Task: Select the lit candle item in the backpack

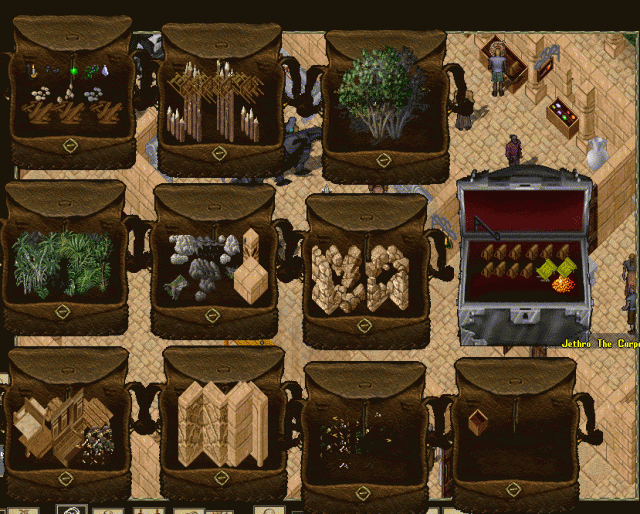Action: tap(32, 70)
